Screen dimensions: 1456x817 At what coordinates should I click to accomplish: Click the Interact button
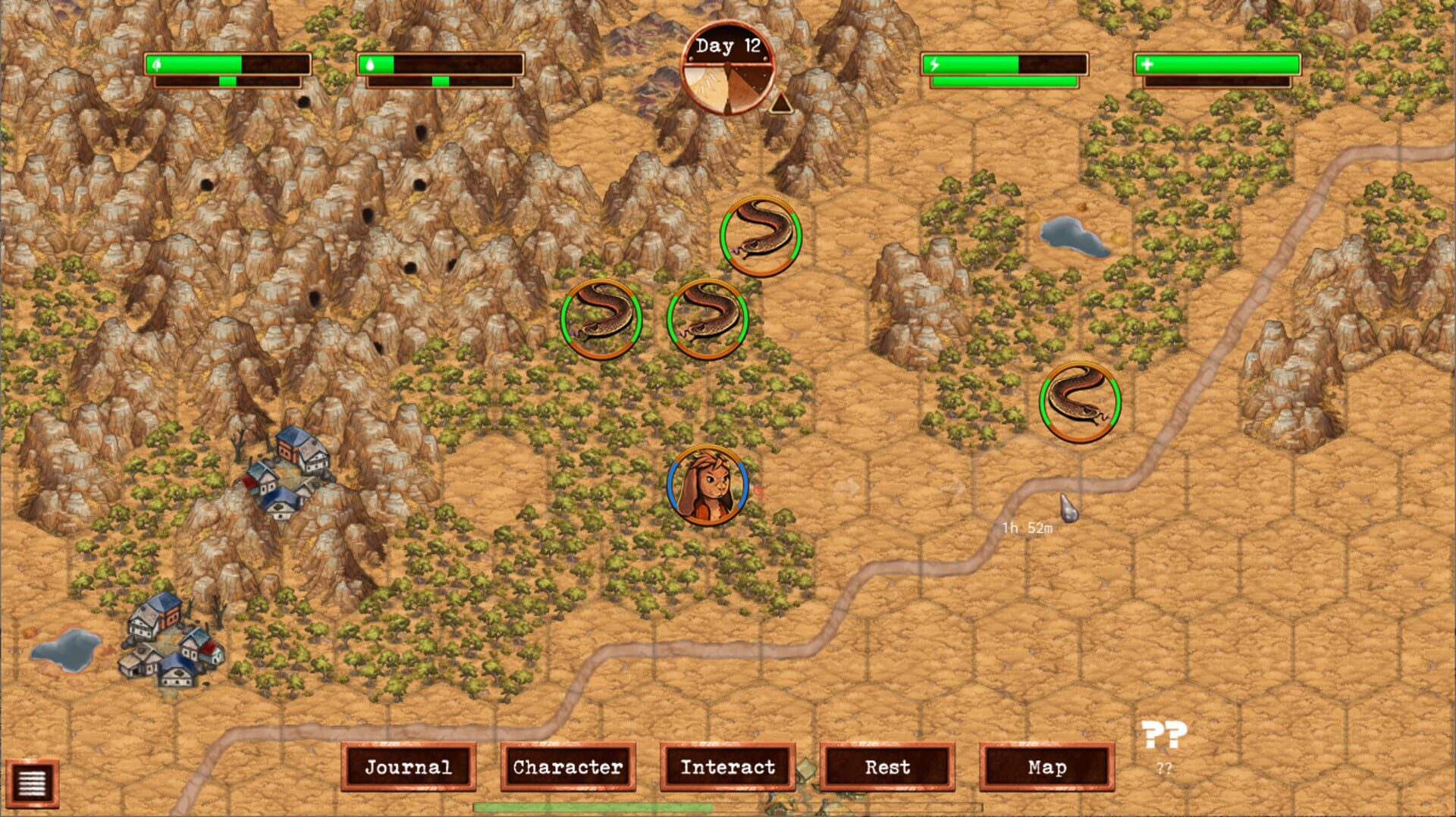pos(727,768)
